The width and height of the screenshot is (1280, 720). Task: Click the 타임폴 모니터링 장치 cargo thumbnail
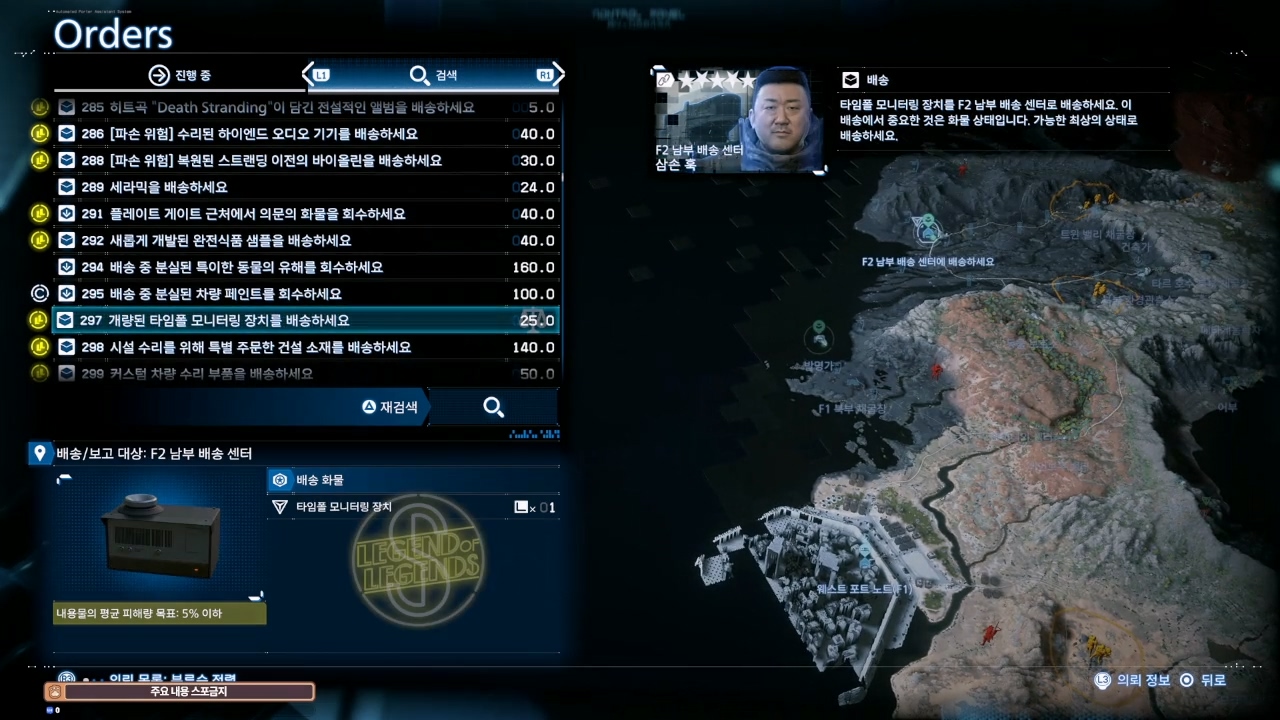point(157,537)
